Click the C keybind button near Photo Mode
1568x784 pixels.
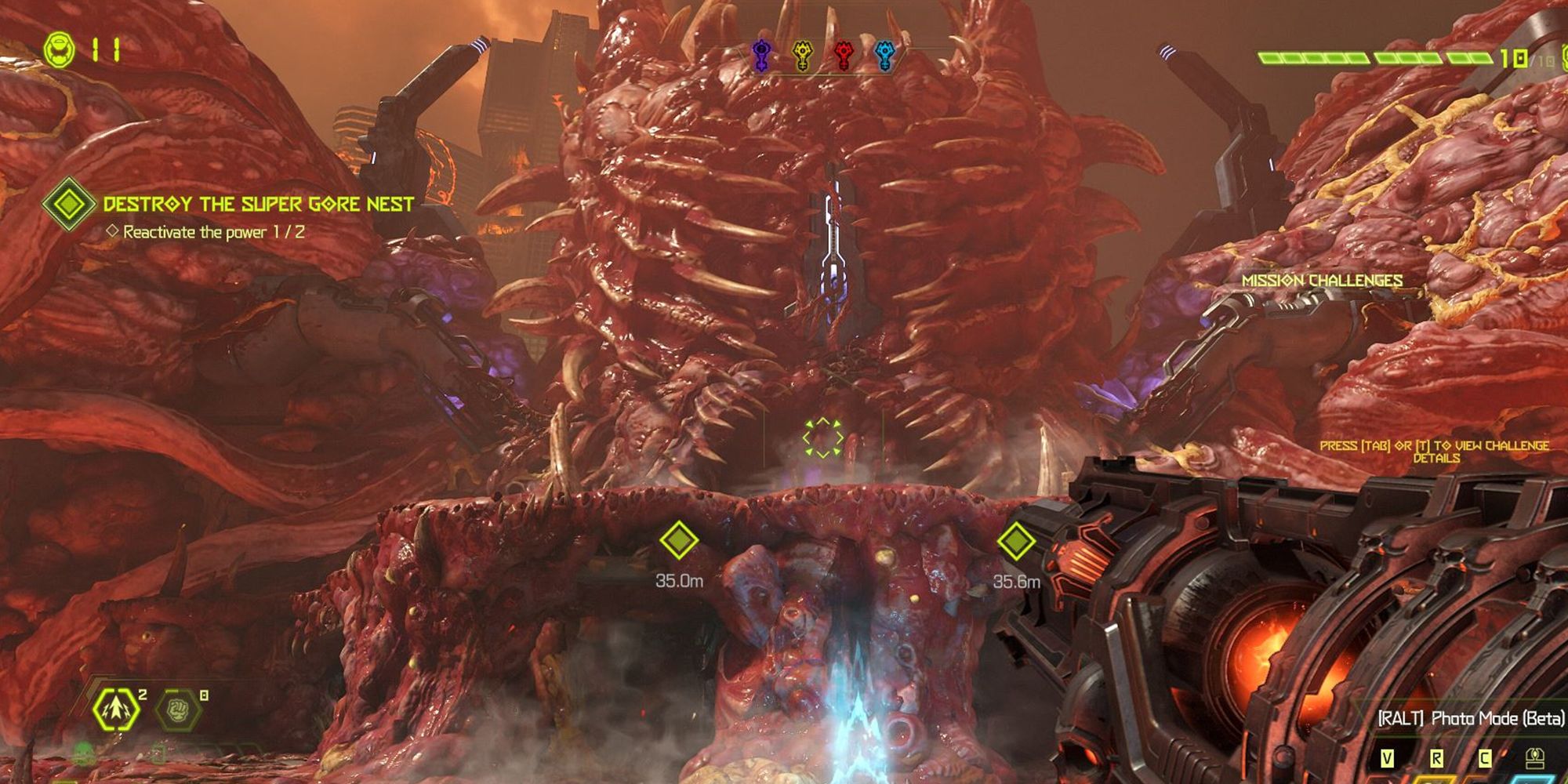click(x=1486, y=759)
